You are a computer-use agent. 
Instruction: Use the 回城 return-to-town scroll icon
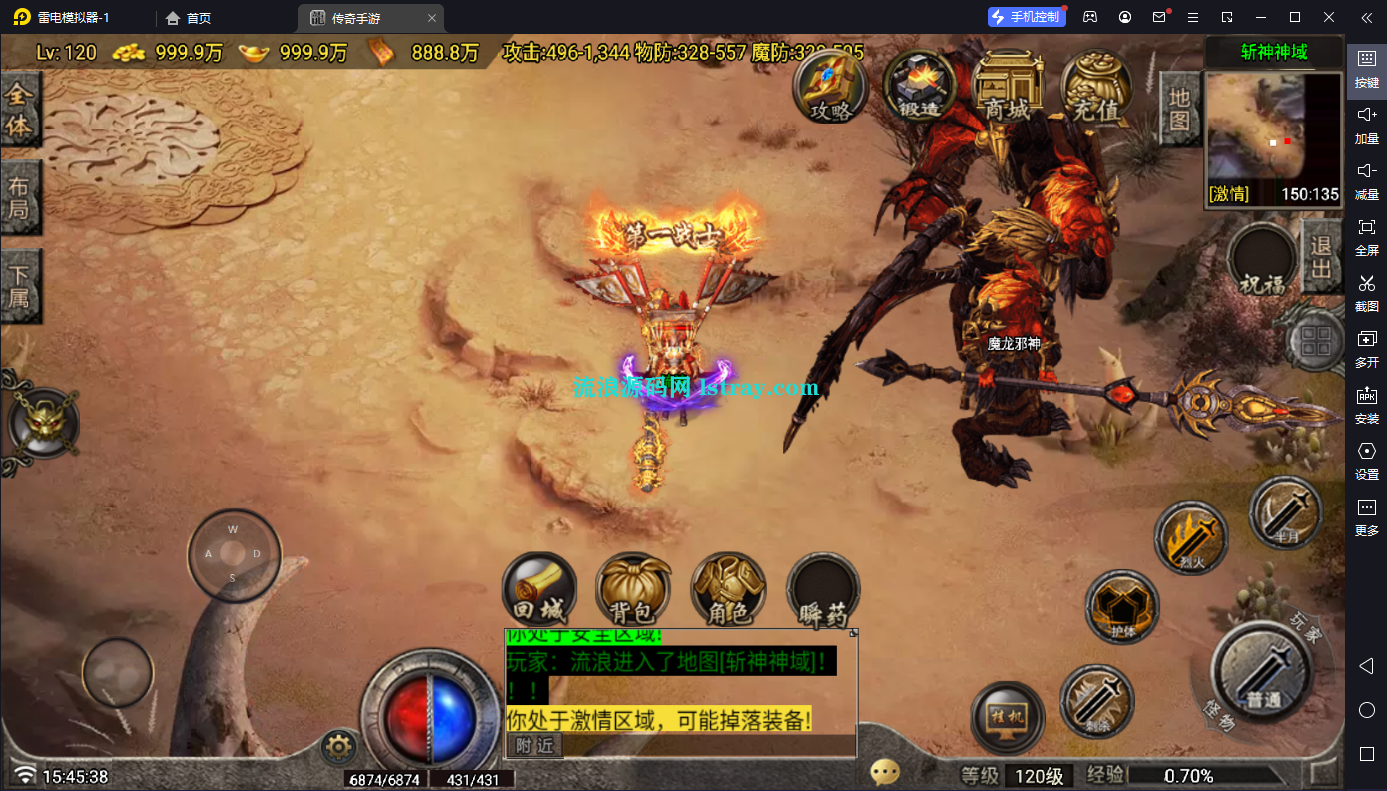539,590
